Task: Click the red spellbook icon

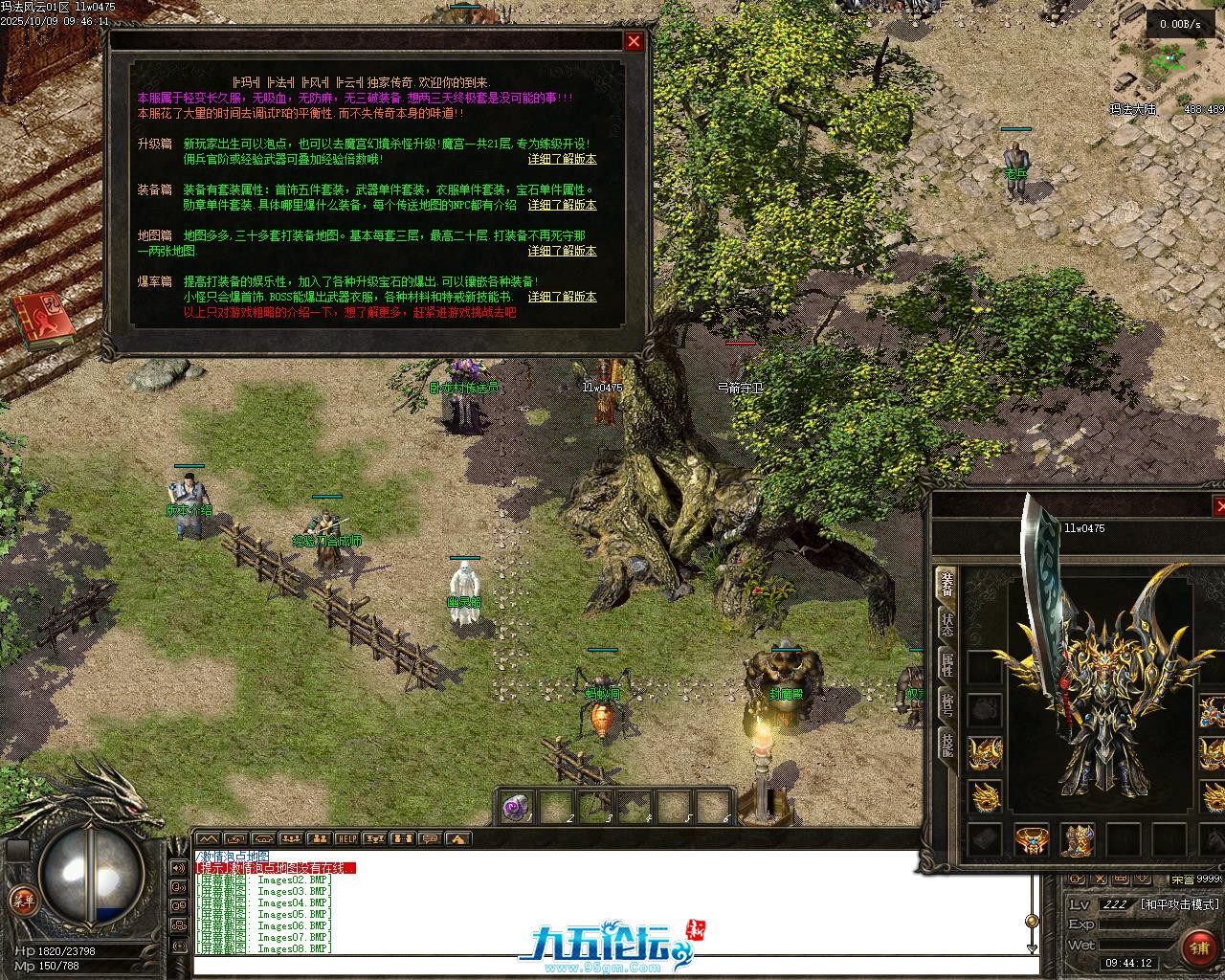Action: (x=42, y=321)
